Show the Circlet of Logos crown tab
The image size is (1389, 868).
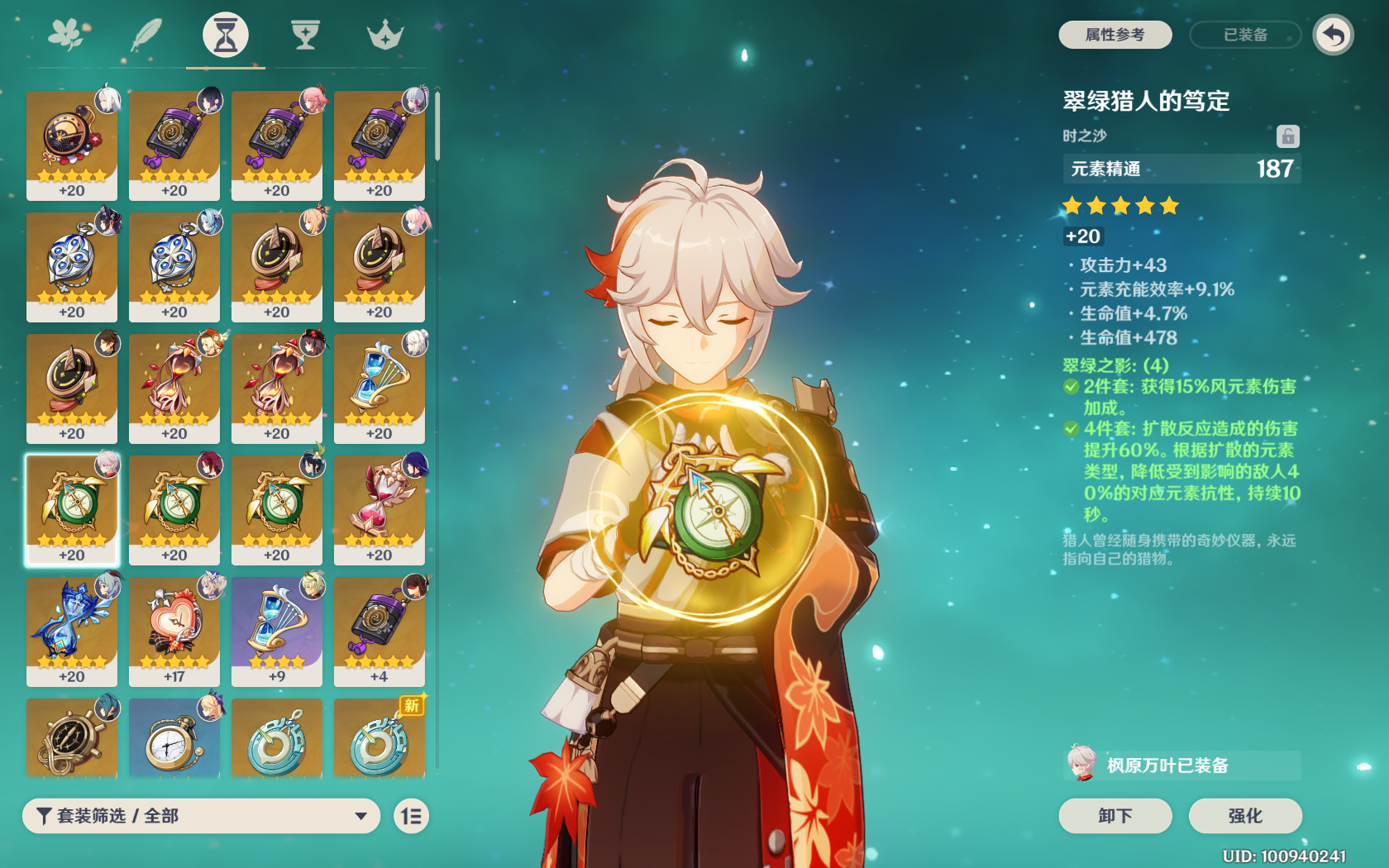[384, 35]
